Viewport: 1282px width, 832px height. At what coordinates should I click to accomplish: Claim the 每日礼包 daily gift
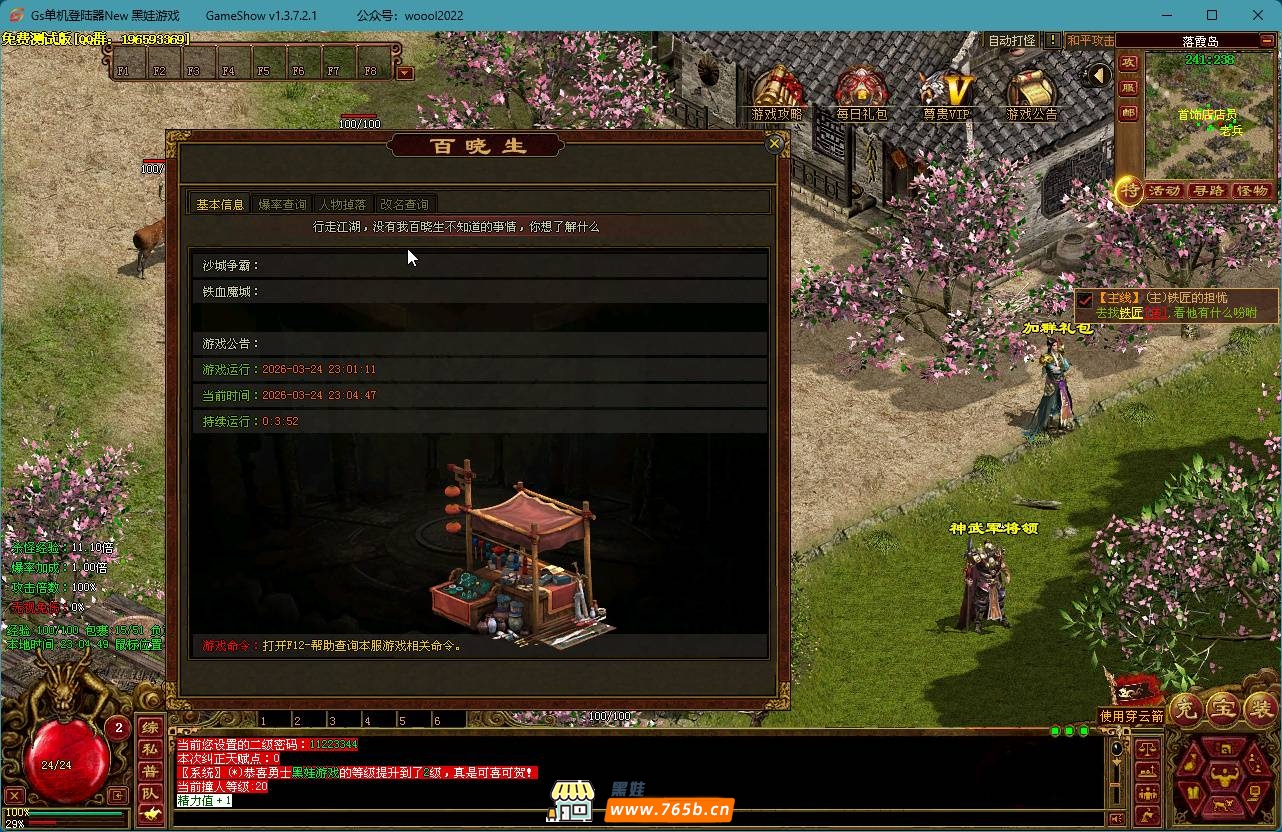(861, 94)
